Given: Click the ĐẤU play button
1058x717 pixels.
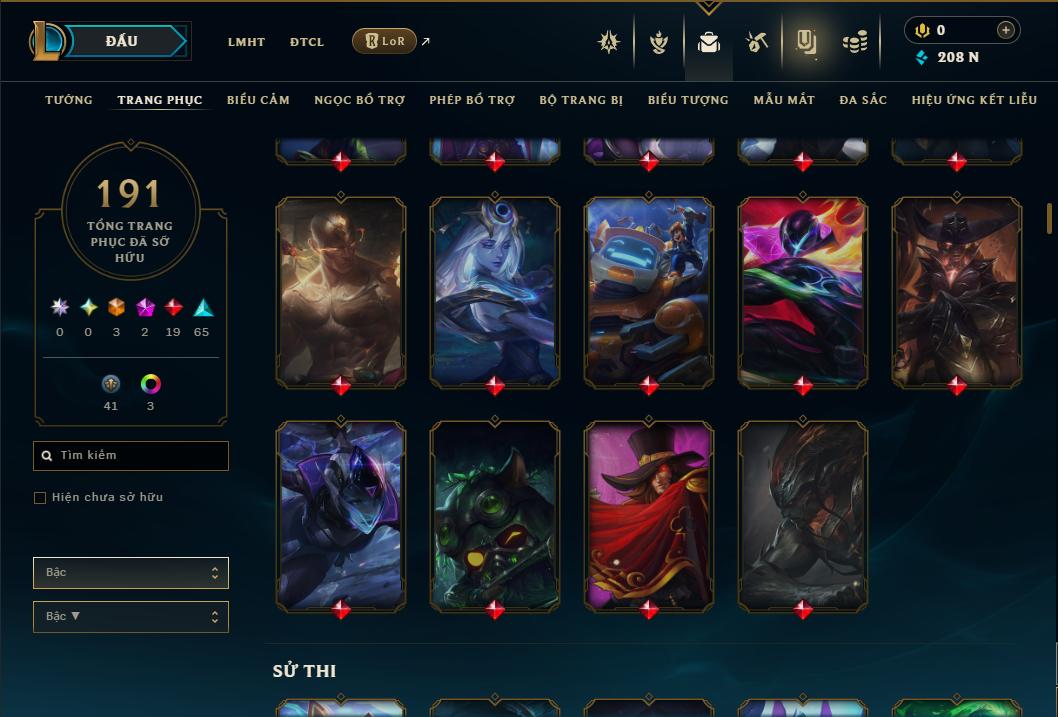Looking at the screenshot, I should coord(122,41).
